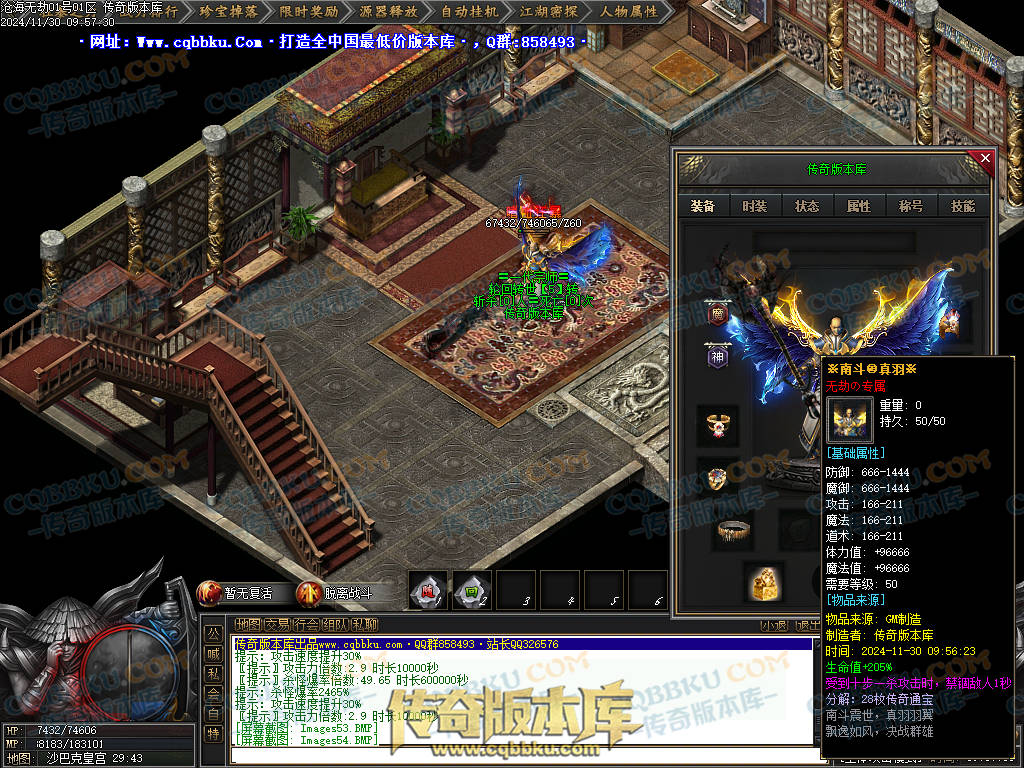Select the gold bracelet equipment slot
This screenshot has height=768, width=1024.
pos(734,530)
